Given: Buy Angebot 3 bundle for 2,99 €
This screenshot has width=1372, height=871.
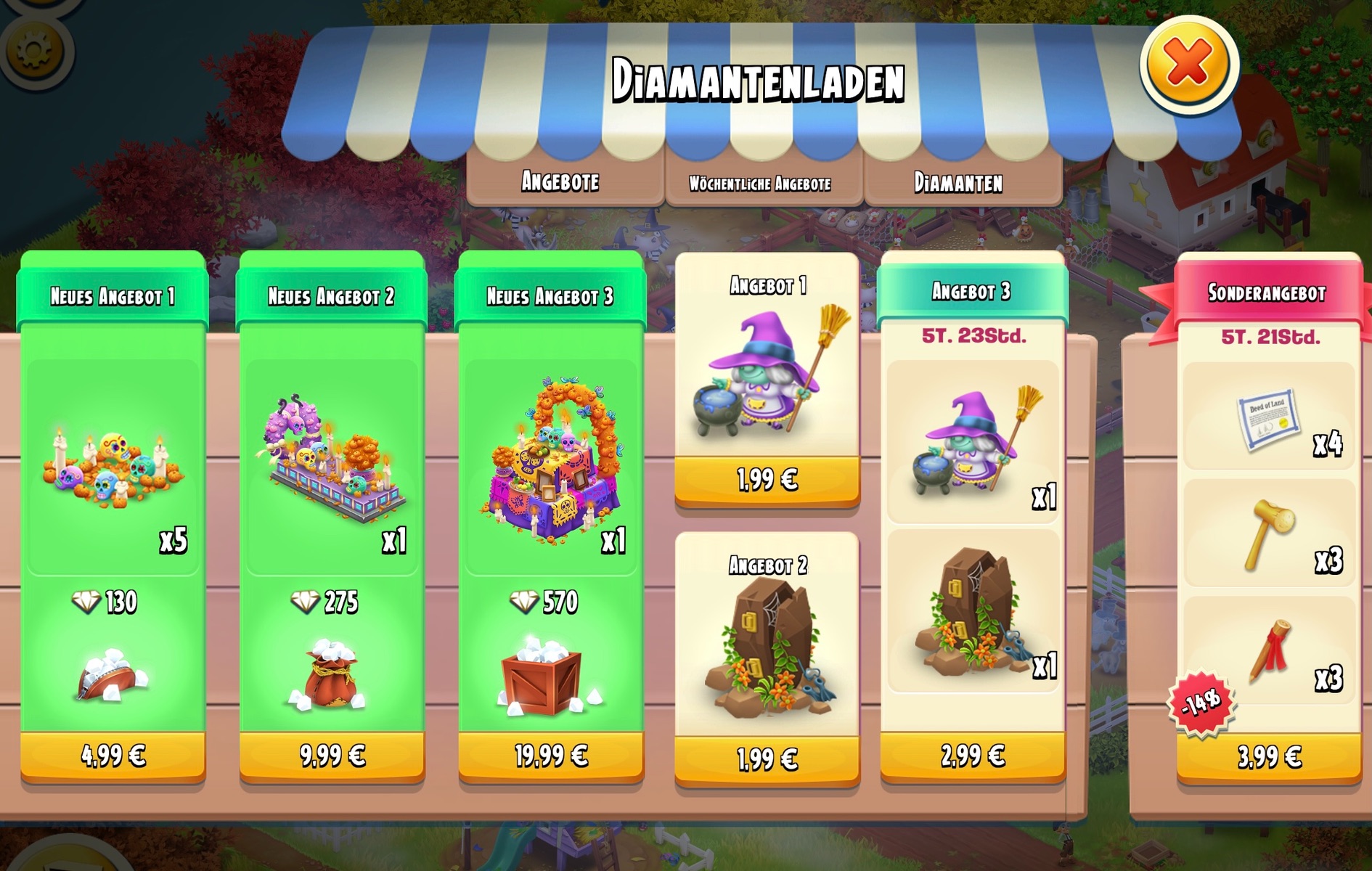Looking at the screenshot, I should pyautogui.click(x=973, y=756).
